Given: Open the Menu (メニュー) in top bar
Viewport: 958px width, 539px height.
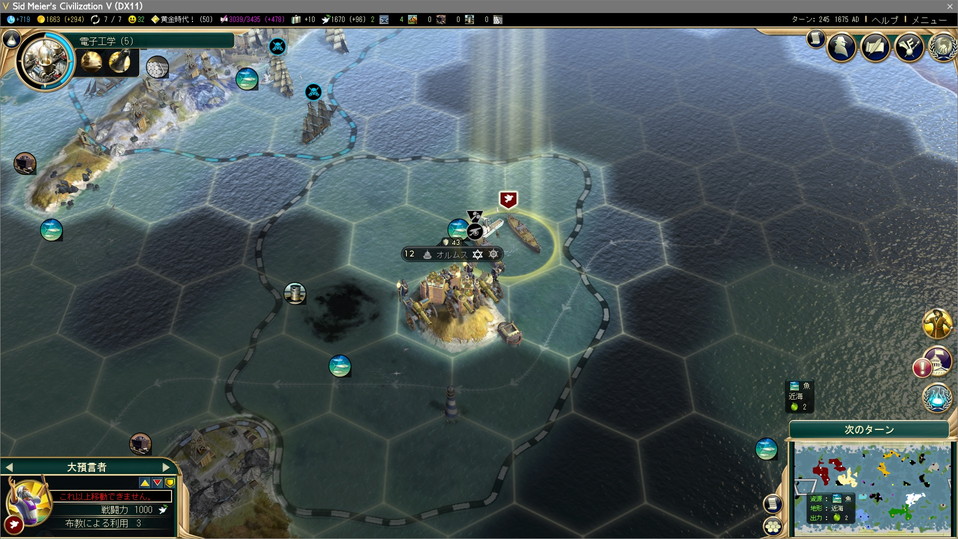Looking at the screenshot, I should (x=929, y=20).
